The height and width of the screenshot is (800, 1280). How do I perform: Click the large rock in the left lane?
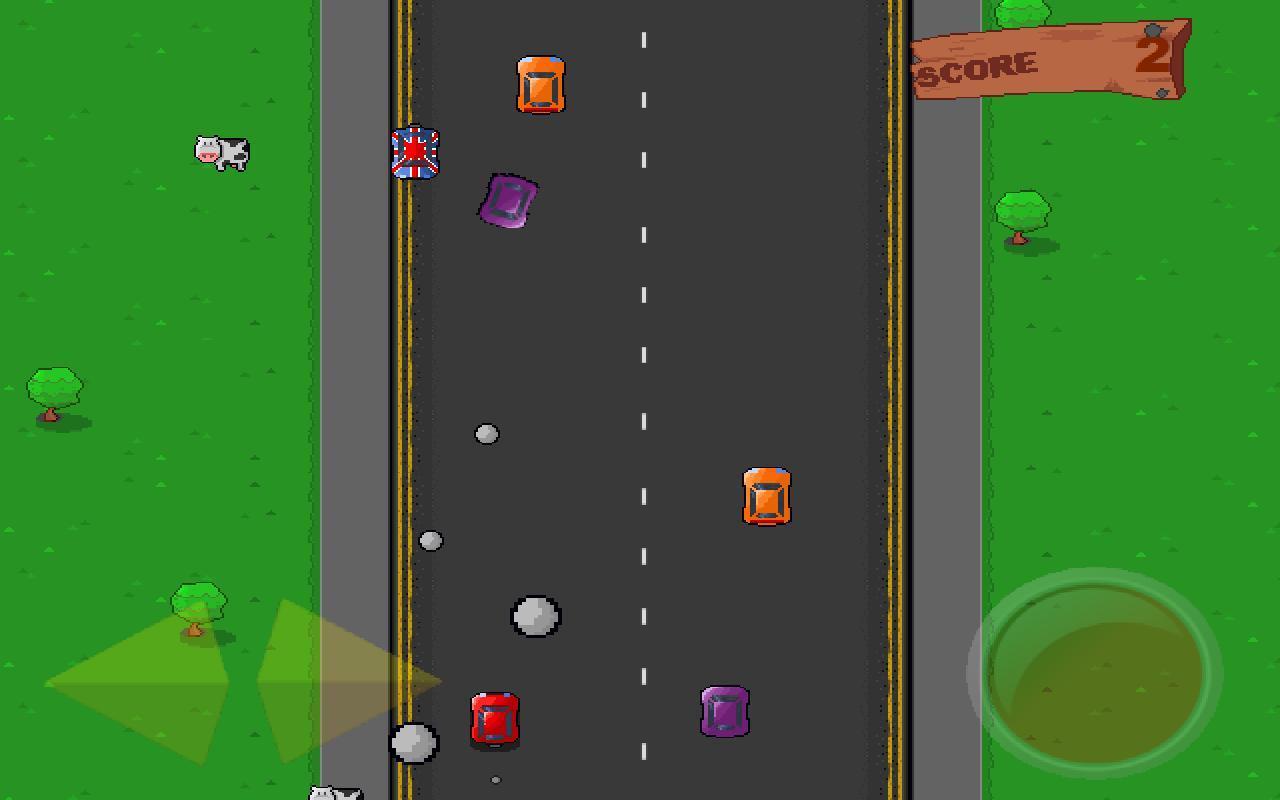[537, 617]
